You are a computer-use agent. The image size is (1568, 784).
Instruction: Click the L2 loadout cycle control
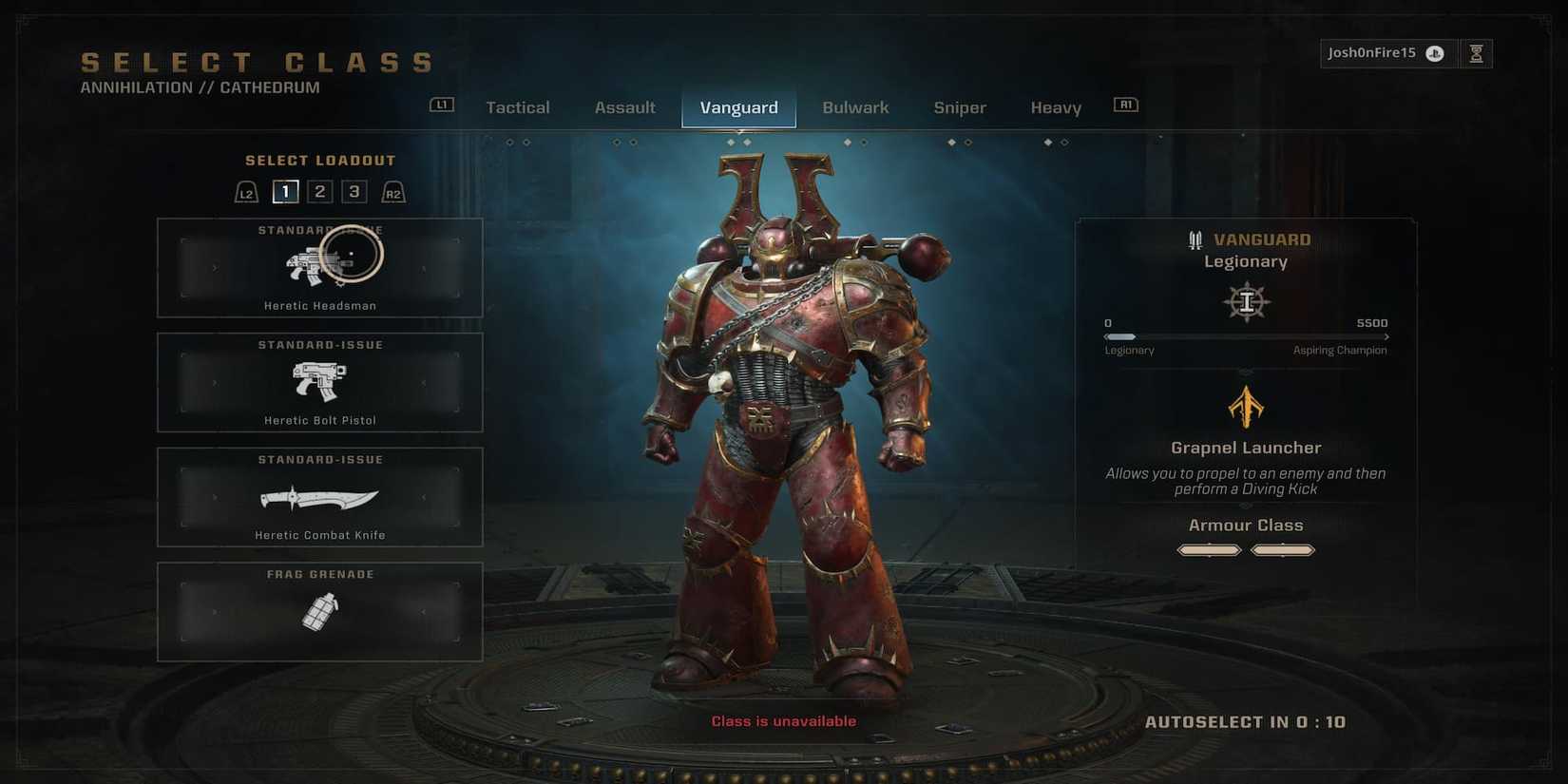[246, 191]
